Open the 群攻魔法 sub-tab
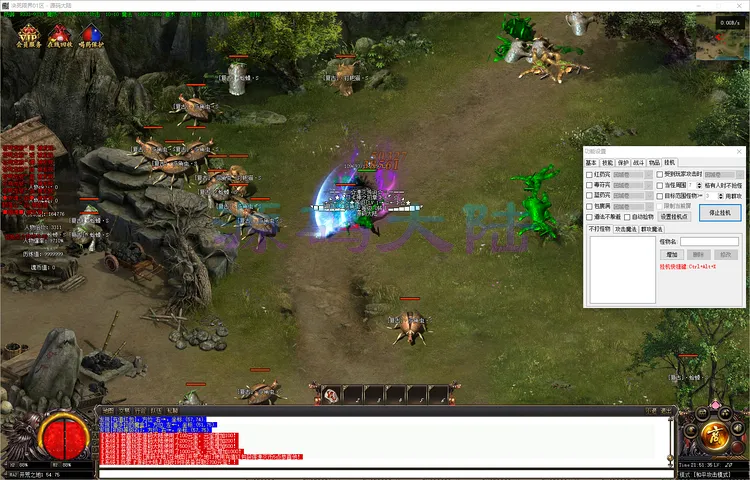 tap(650, 229)
